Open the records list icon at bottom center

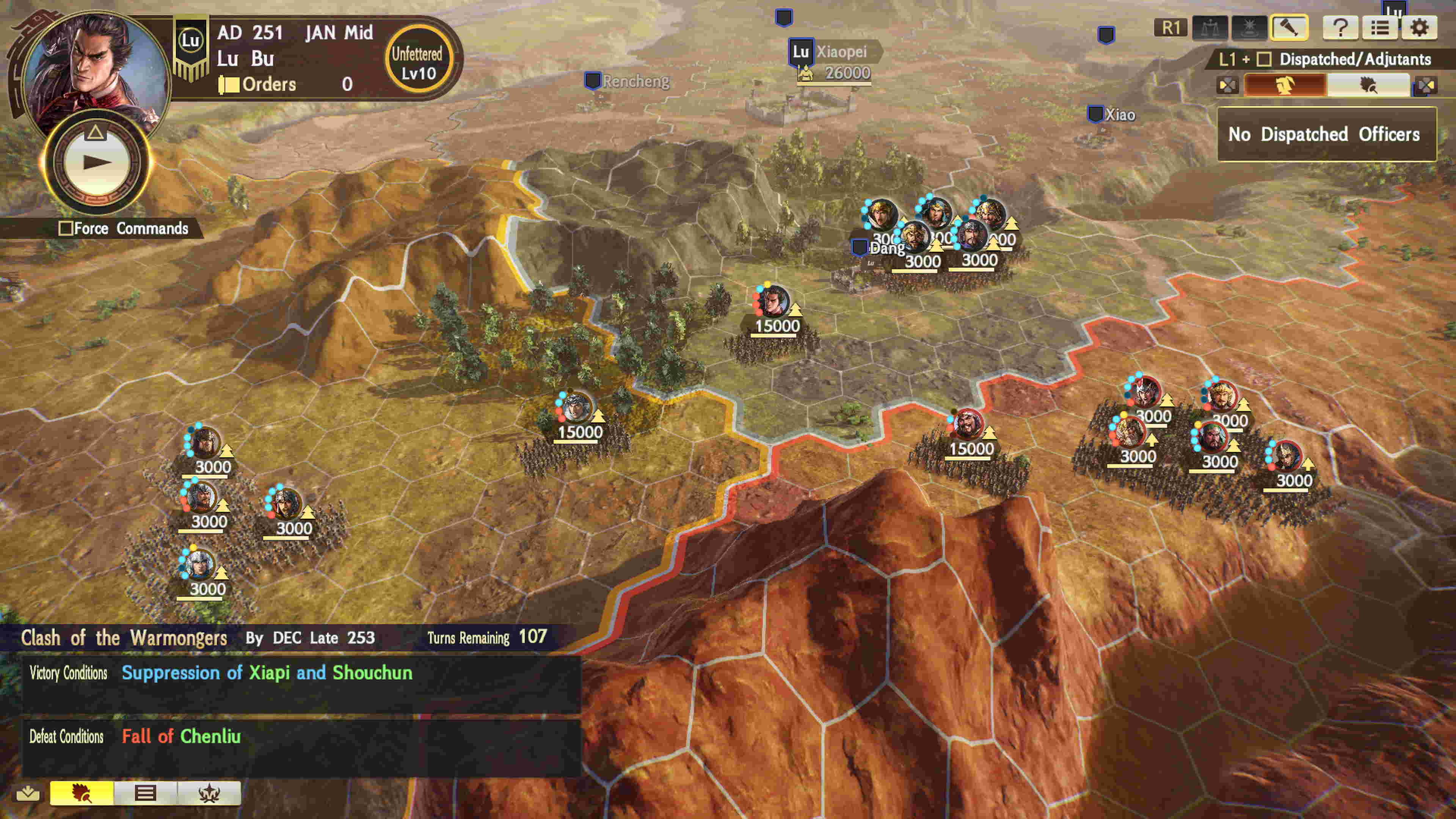click(145, 794)
